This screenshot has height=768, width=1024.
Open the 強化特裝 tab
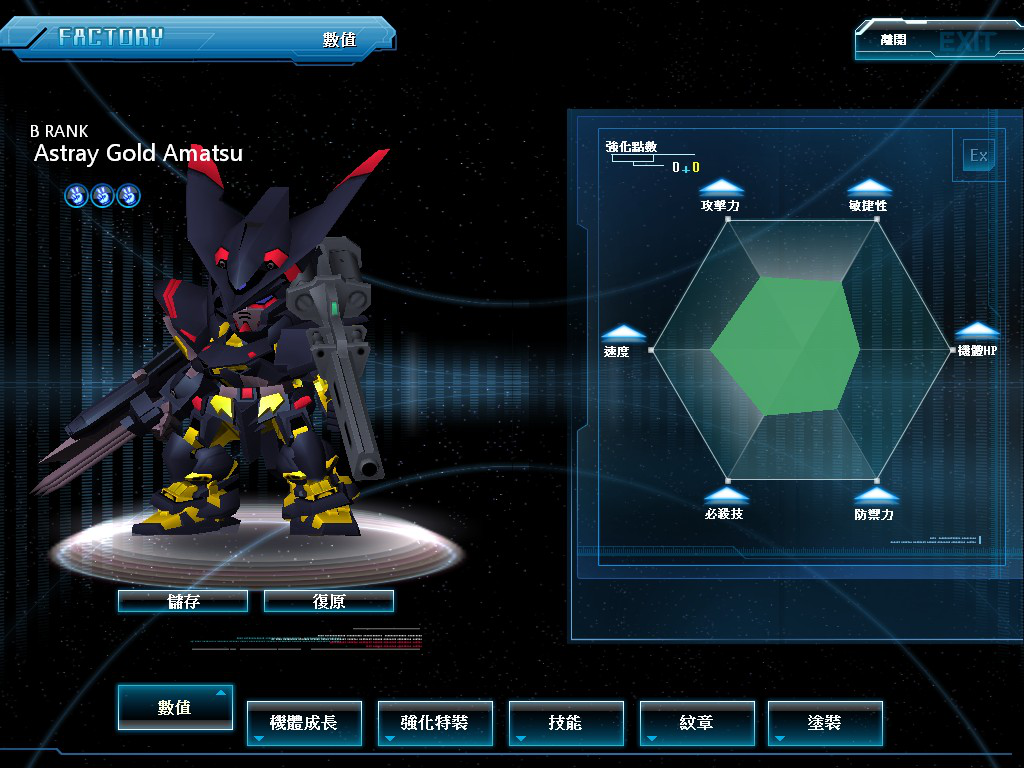[x=434, y=722]
